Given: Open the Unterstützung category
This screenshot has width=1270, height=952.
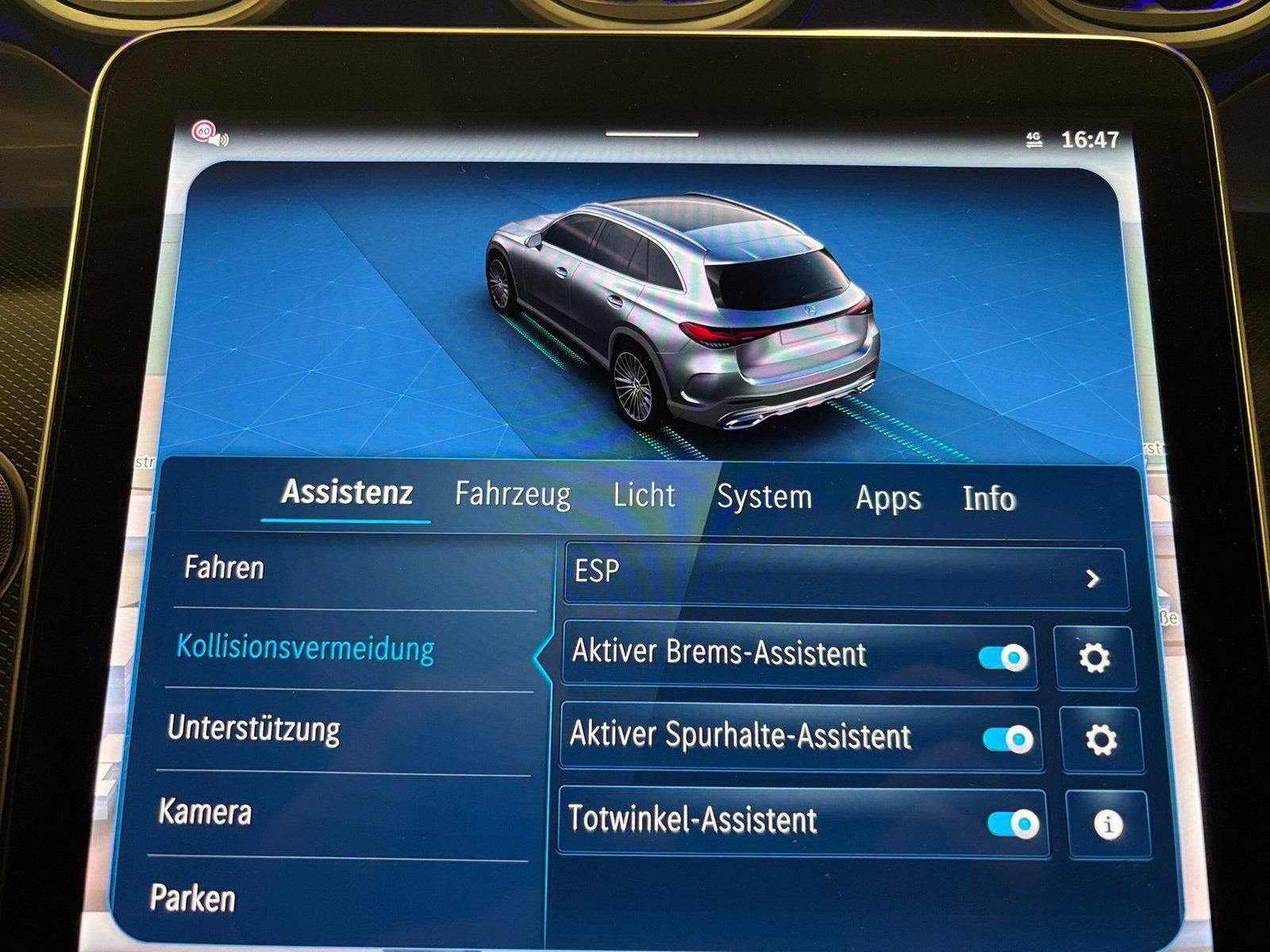Looking at the screenshot, I should pos(256,729).
